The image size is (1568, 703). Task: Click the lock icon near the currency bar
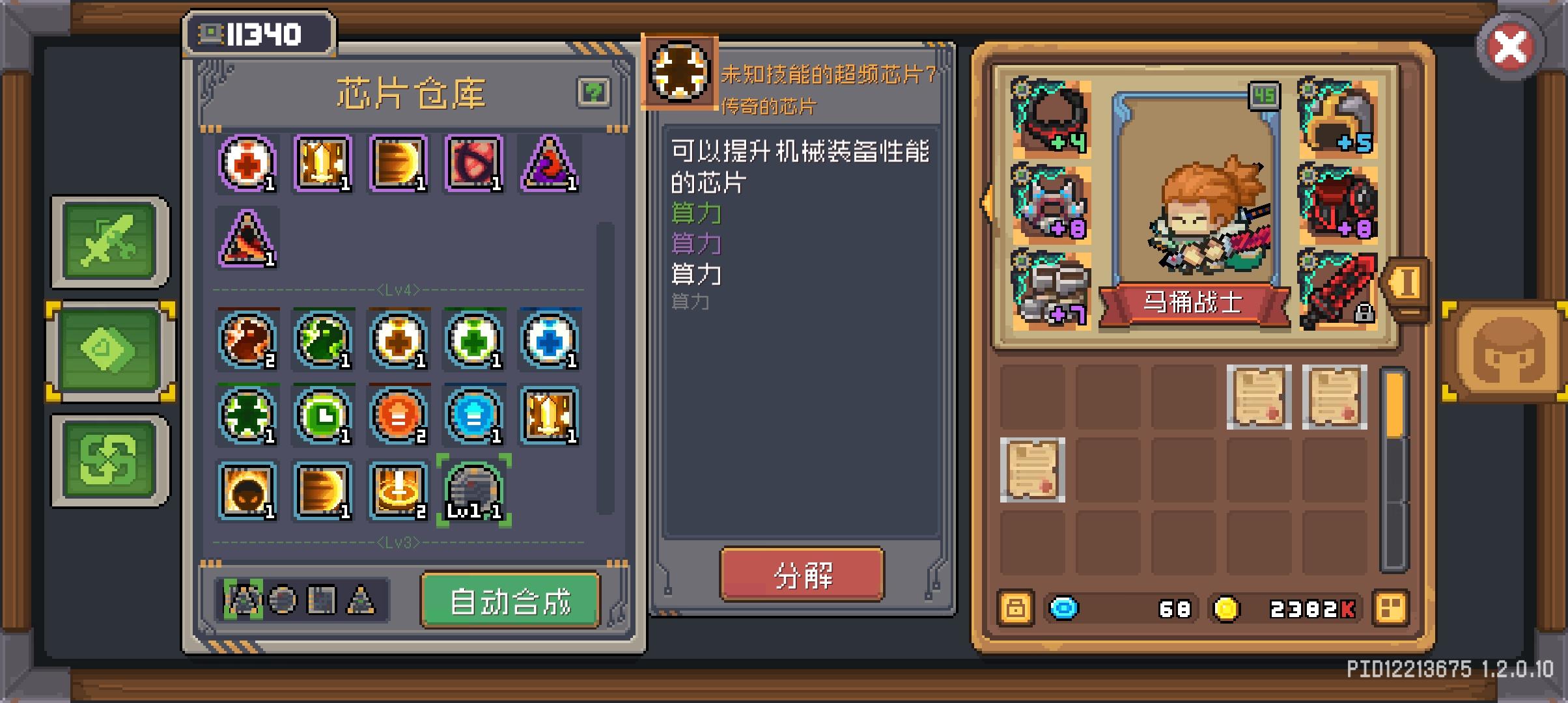[x=1016, y=609]
